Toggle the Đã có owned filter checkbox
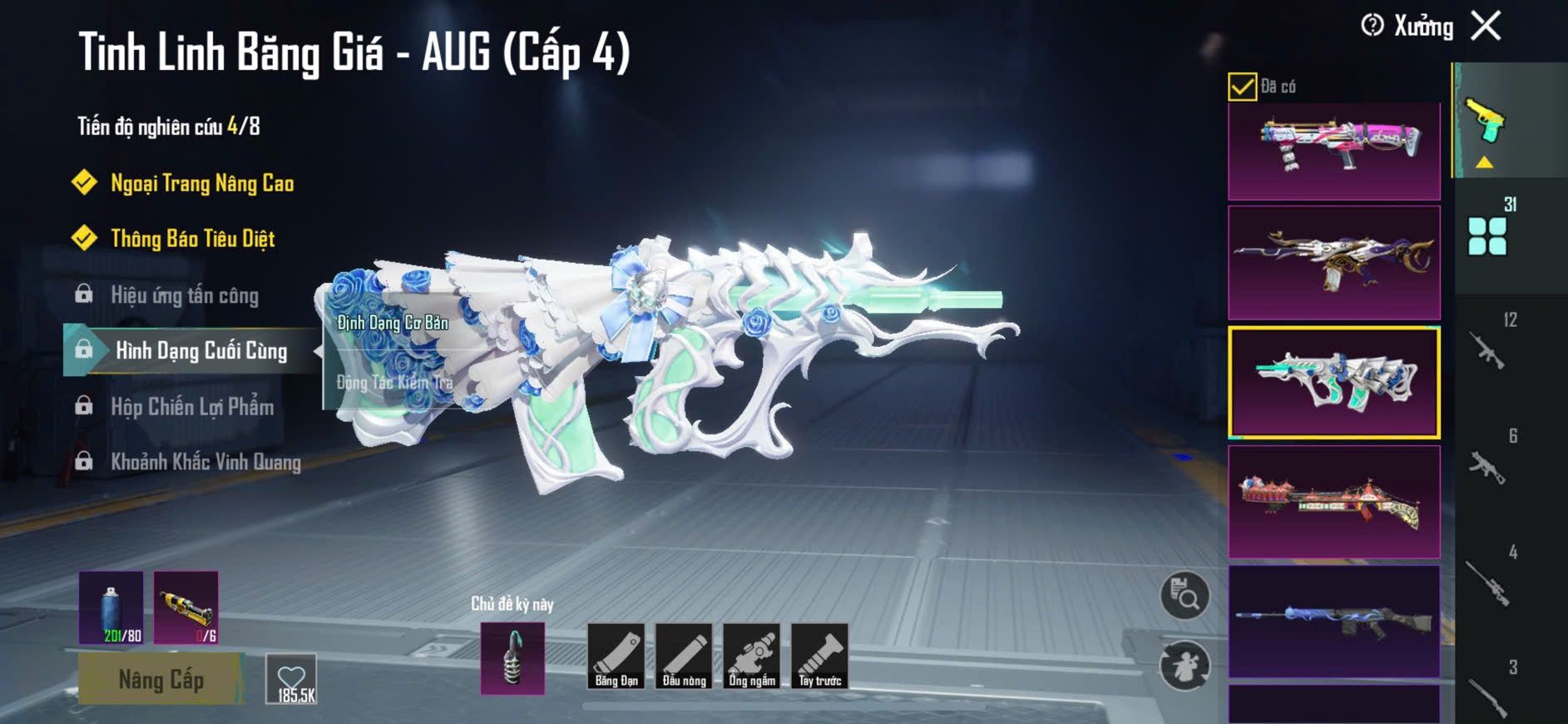 [x=1242, y=87]
